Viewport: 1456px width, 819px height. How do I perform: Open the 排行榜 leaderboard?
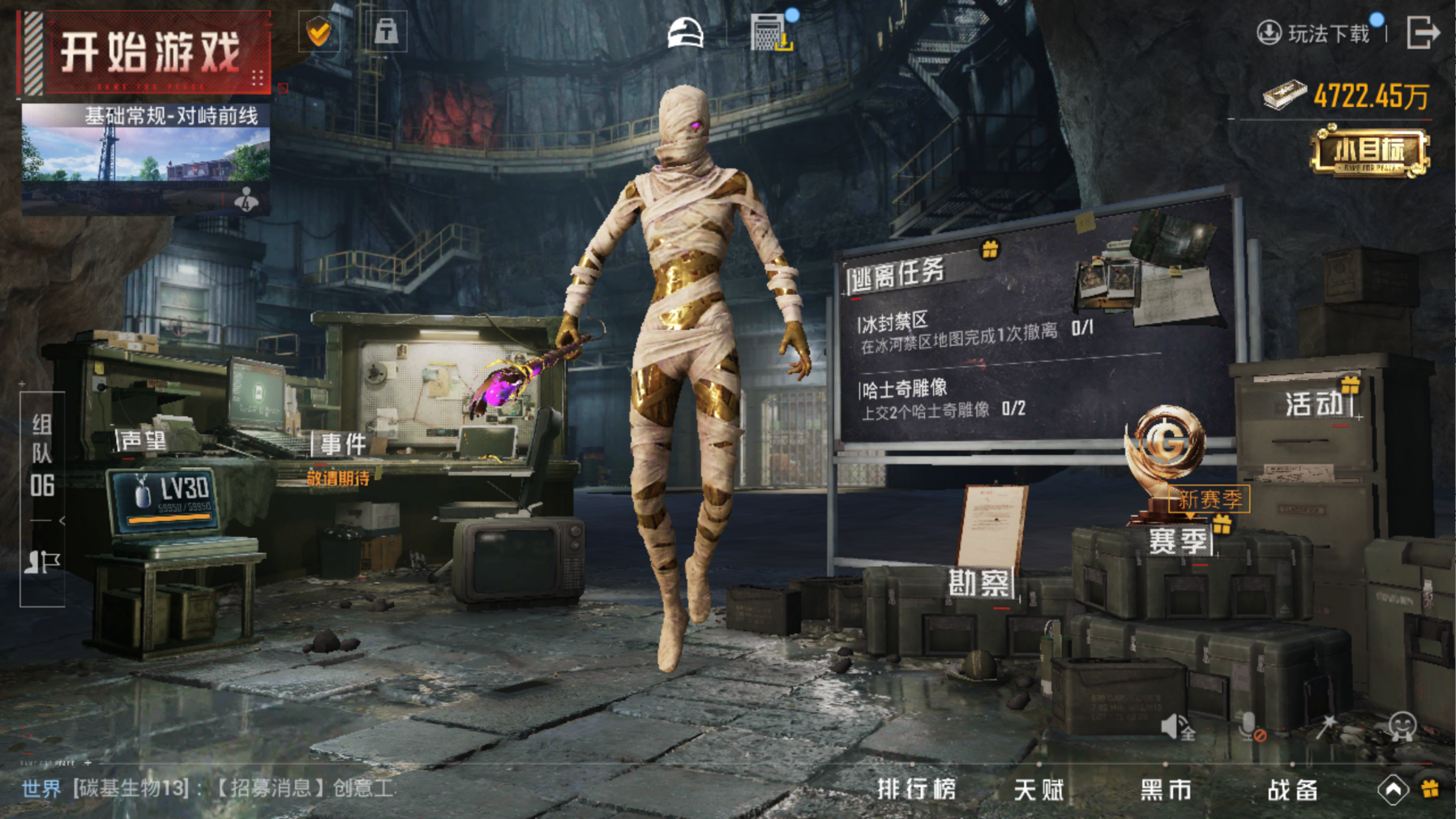(917, 789)
